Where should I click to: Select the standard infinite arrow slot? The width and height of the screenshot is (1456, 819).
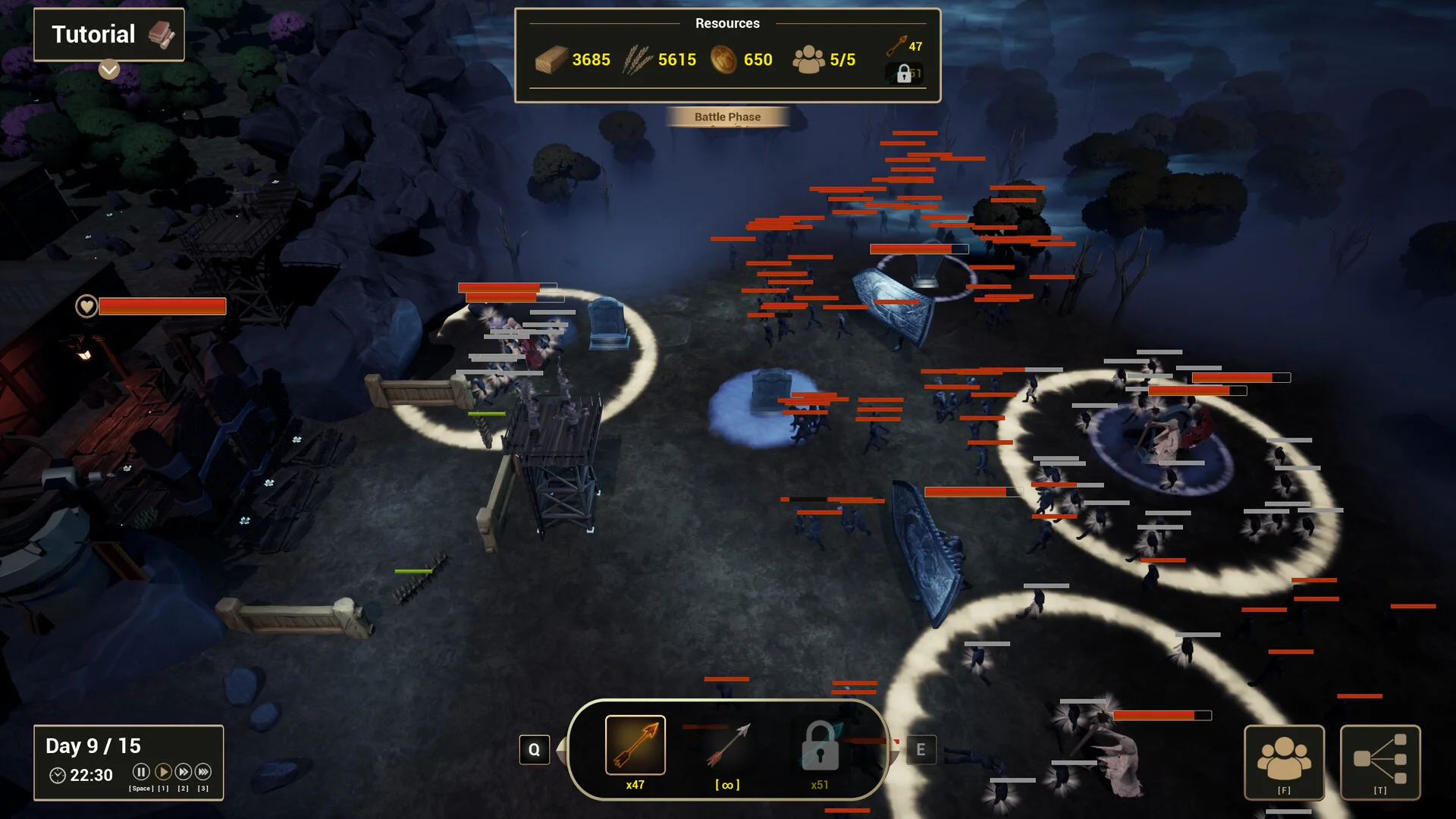727,747
